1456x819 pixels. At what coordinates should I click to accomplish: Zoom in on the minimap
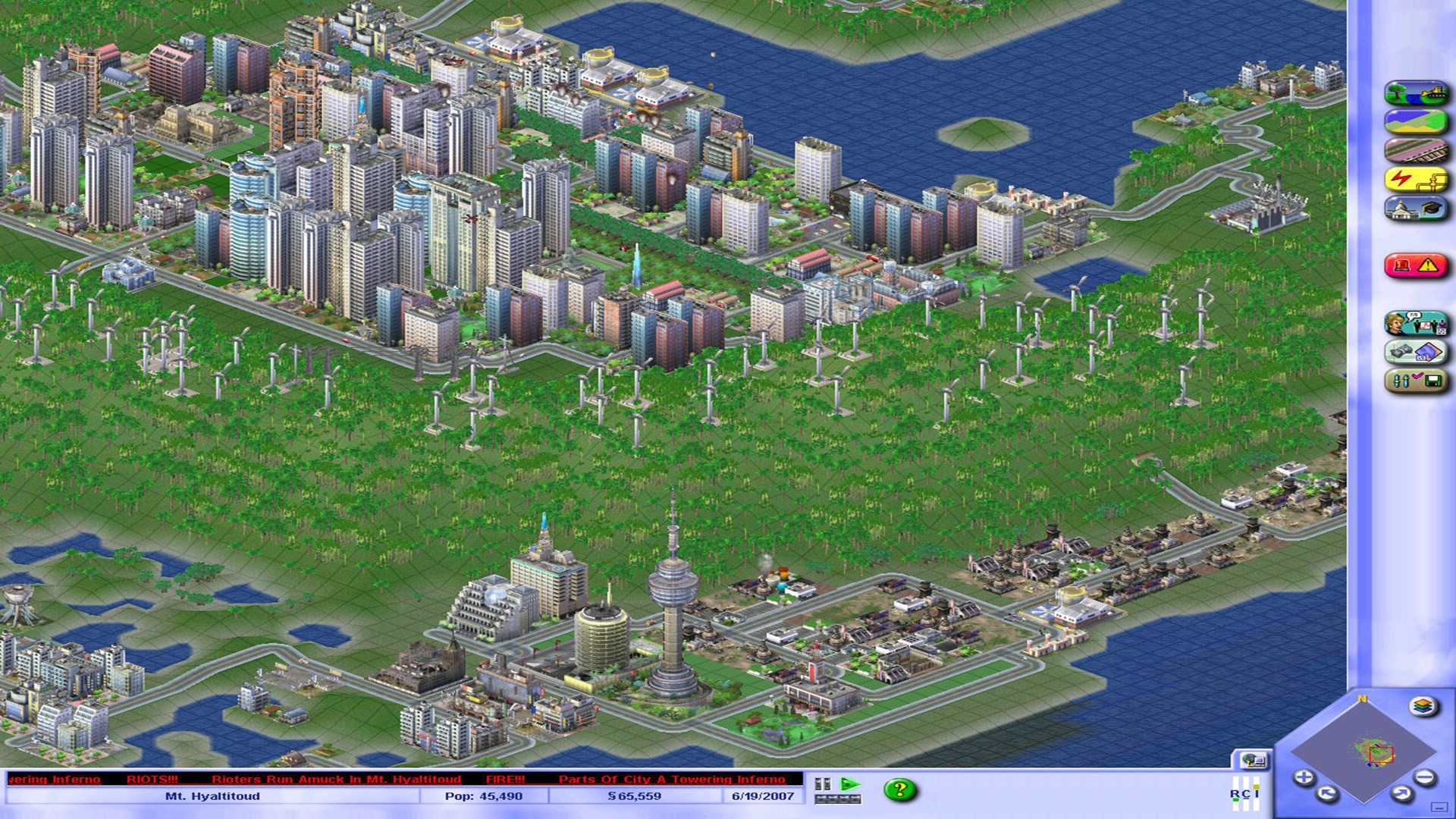tap(1304, 777)
